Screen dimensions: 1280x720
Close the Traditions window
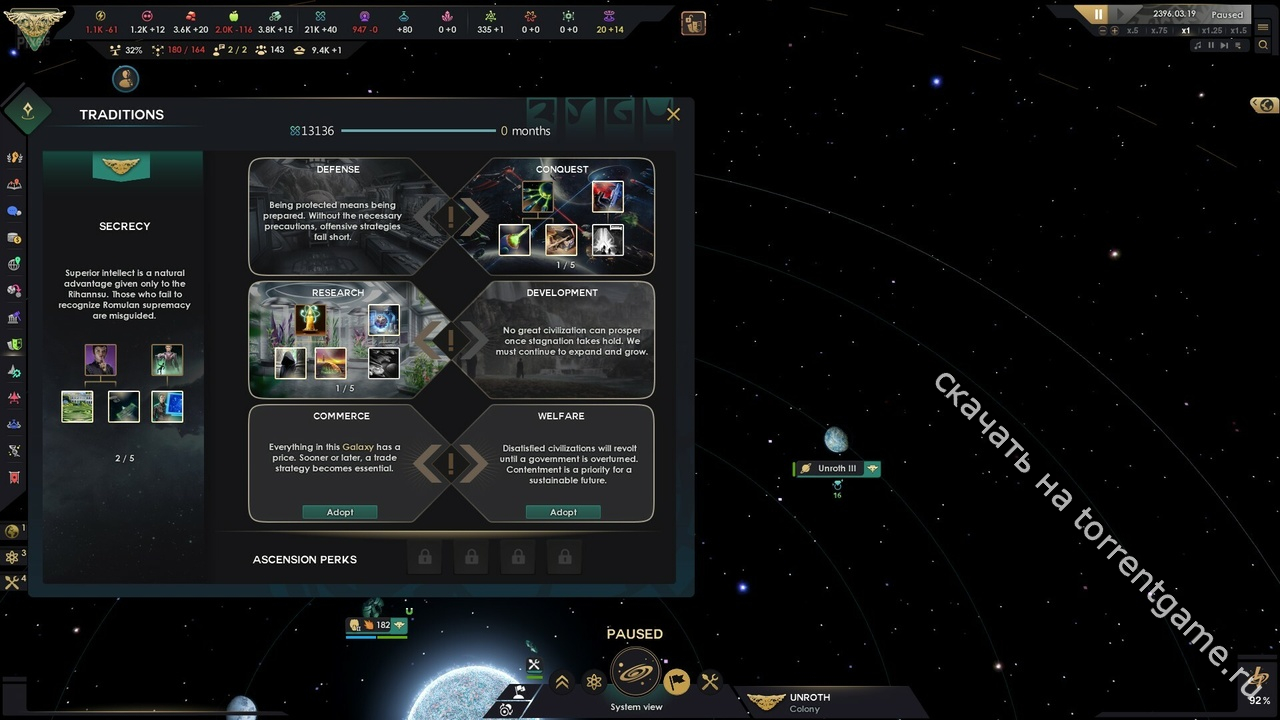point(673,114)
